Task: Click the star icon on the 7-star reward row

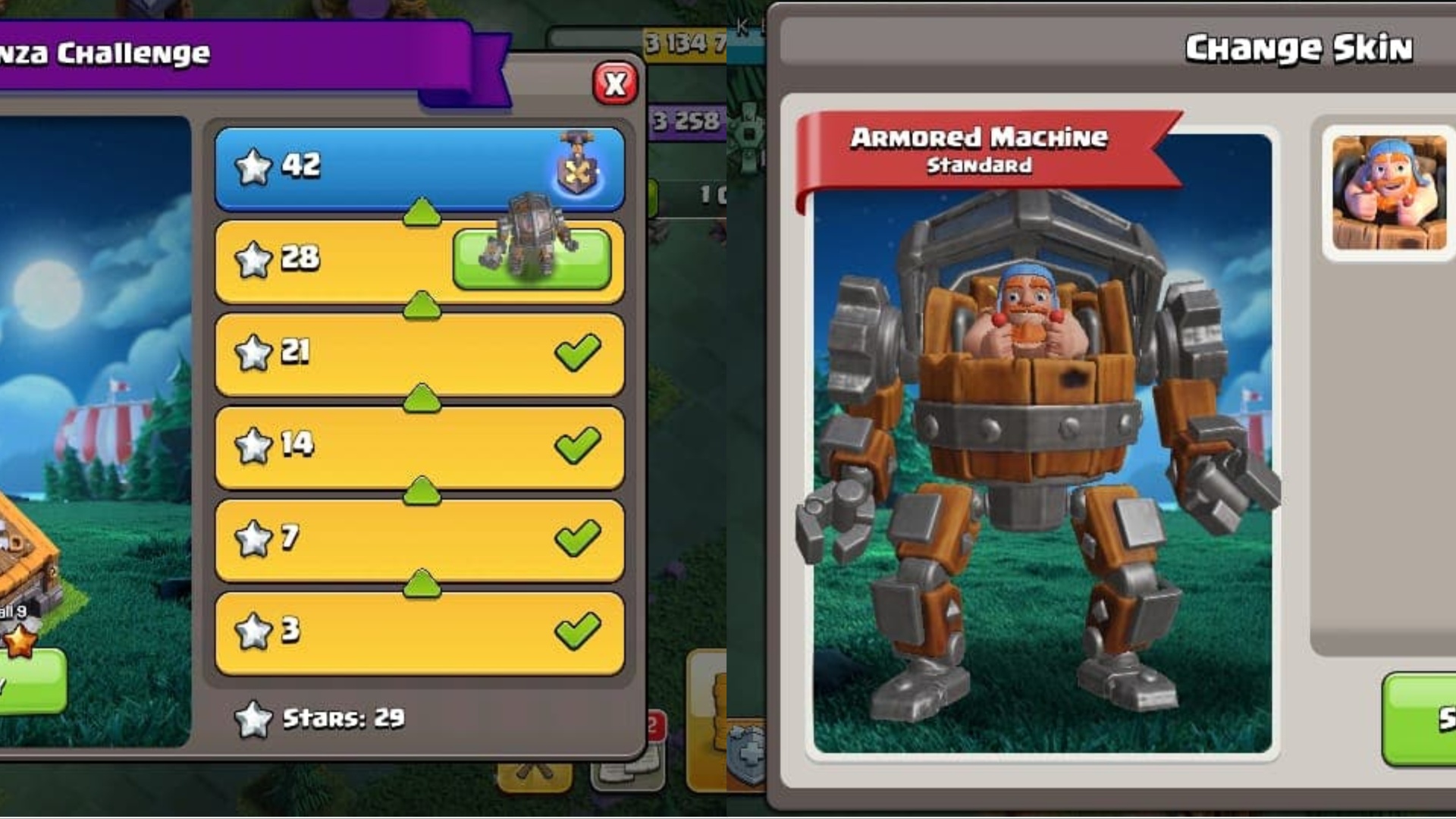Action: [255, 537]
